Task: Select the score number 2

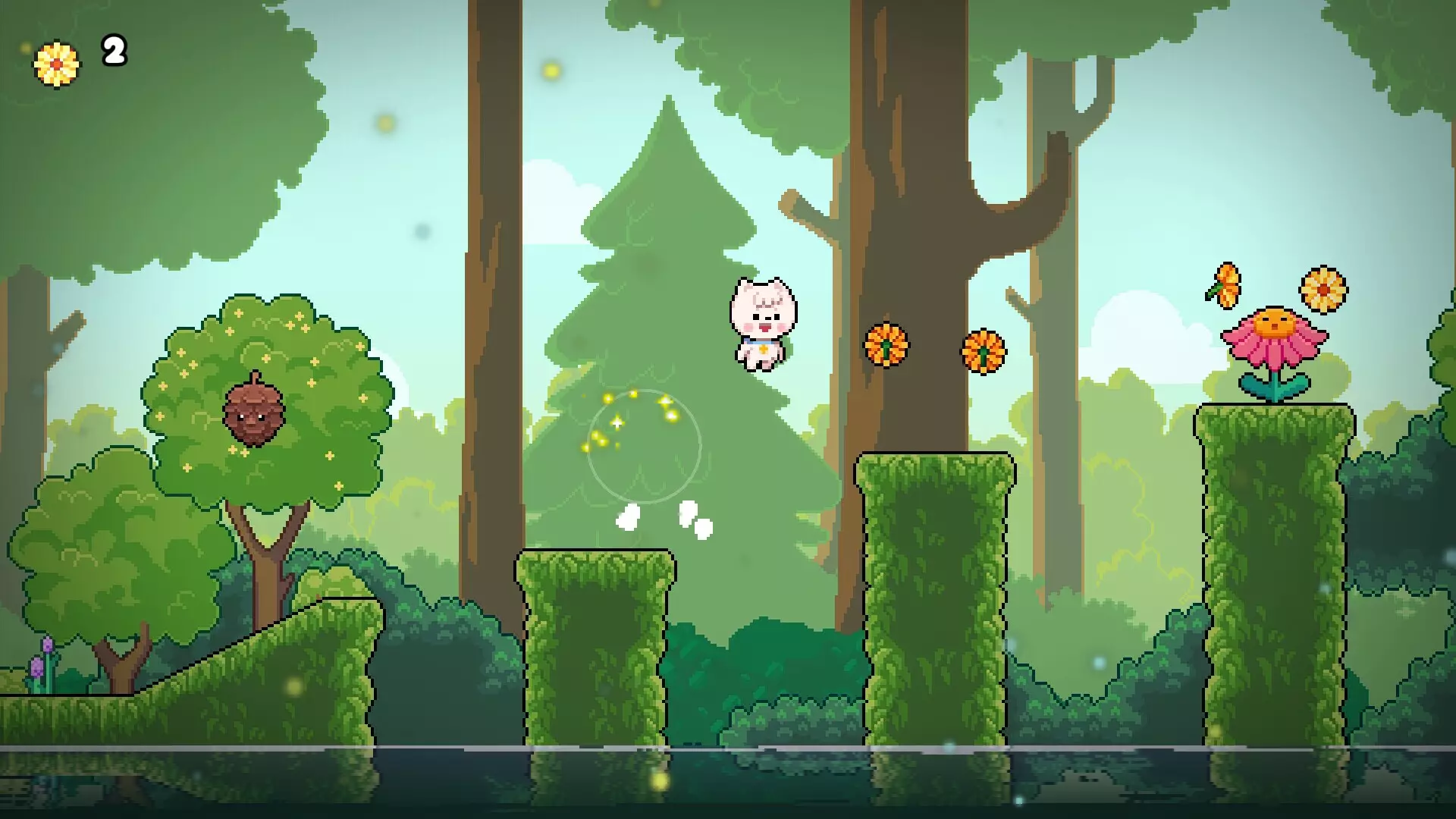Action: (x=112, y=53)
